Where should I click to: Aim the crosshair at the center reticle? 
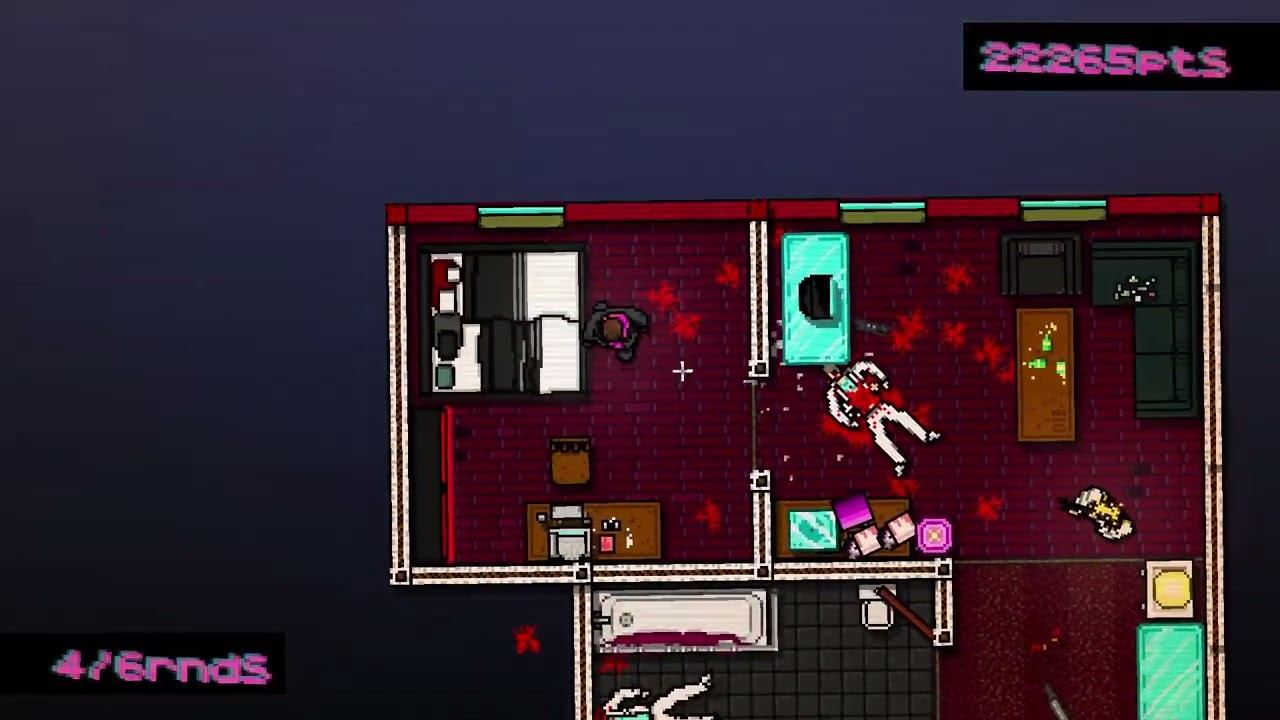(684, 372)
